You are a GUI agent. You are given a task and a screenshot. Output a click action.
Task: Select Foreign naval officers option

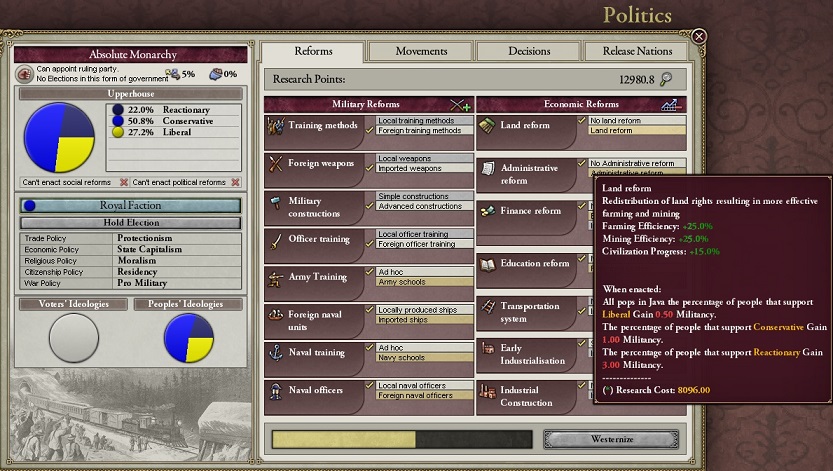pyautogui.click(x=424, y=396)
